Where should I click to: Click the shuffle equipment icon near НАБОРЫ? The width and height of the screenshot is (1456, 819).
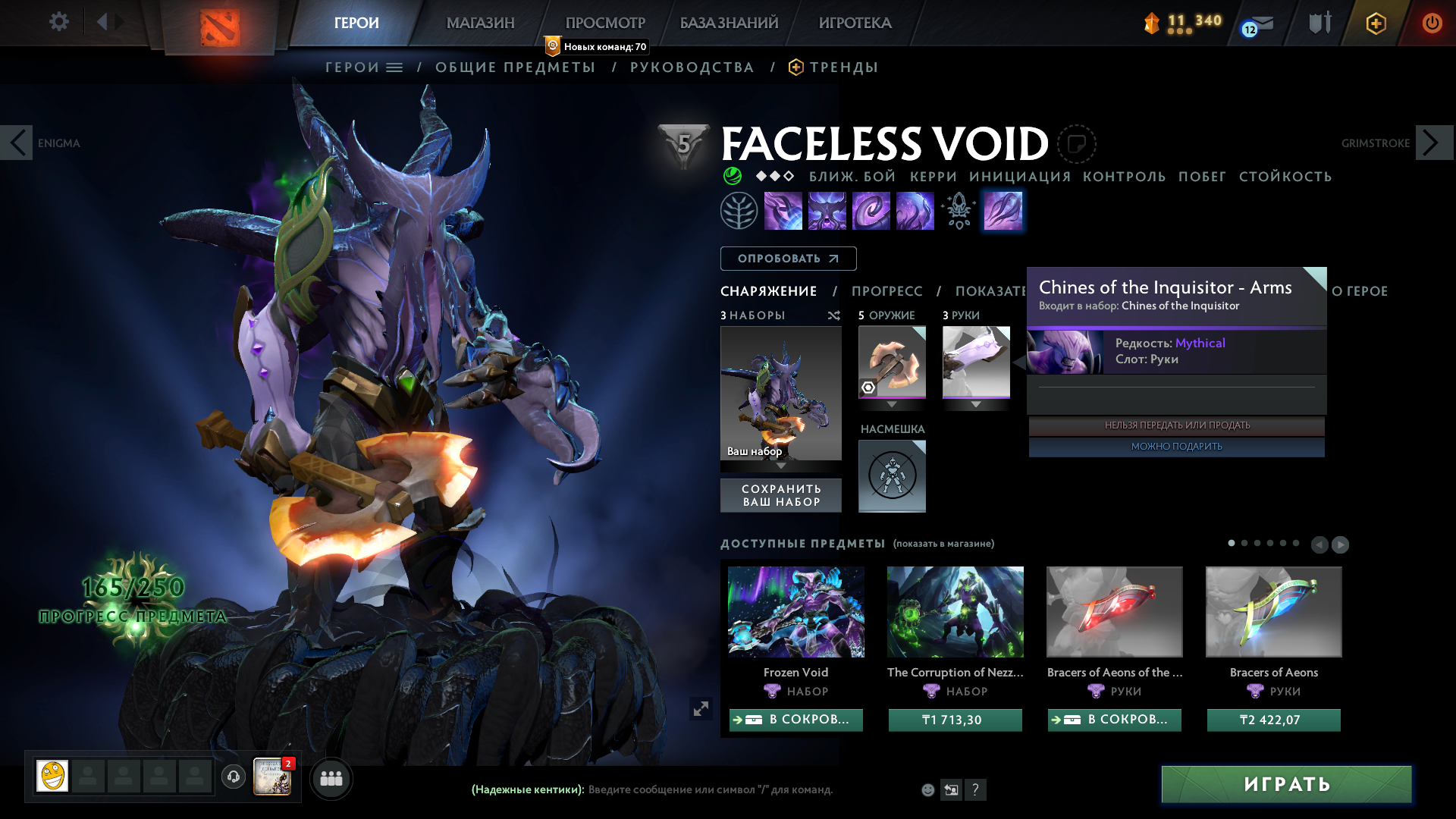[834, 315]
